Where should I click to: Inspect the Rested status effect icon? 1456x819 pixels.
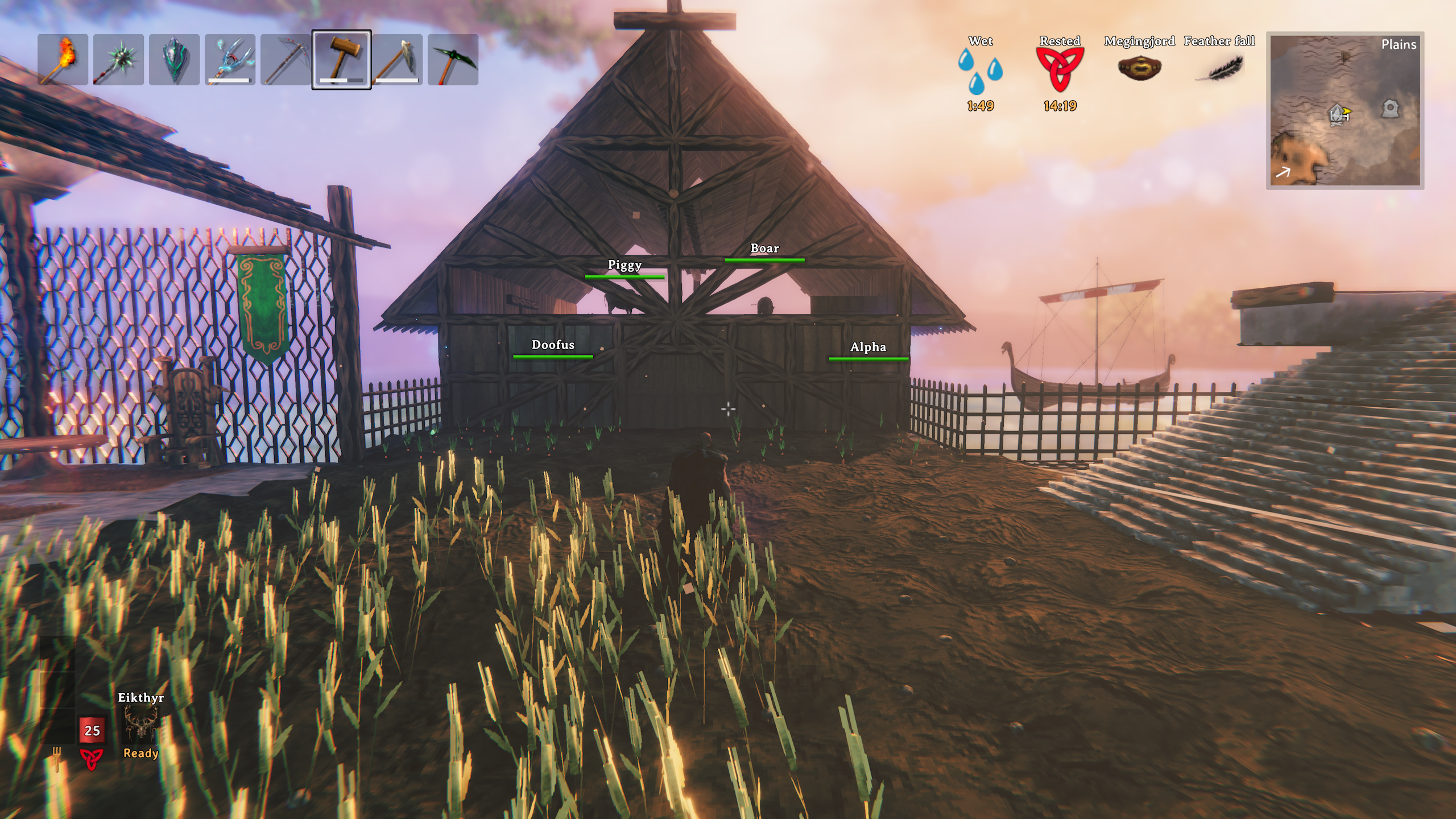(1060, 69)
